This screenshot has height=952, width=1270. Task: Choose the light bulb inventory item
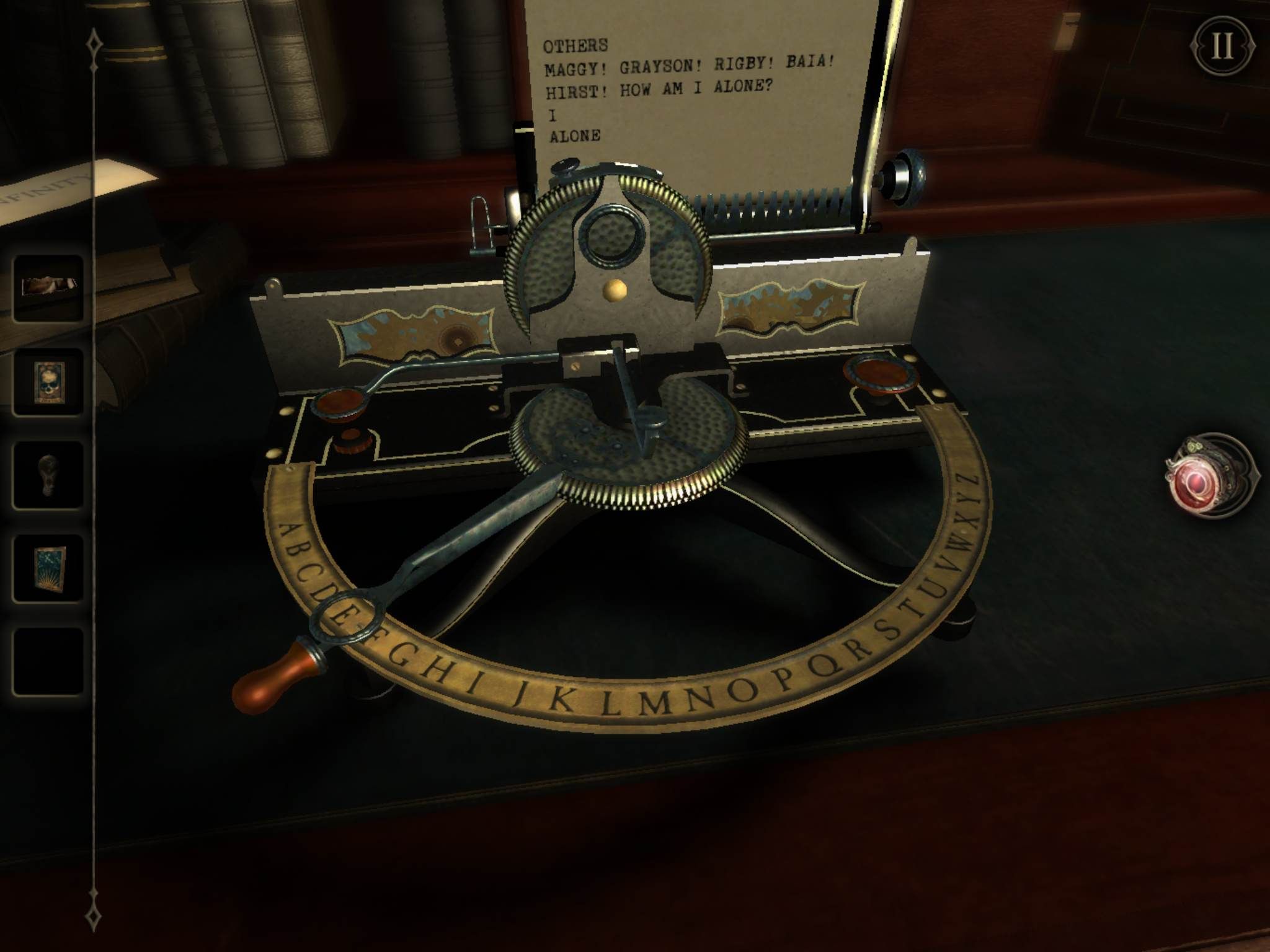(48, 475)
